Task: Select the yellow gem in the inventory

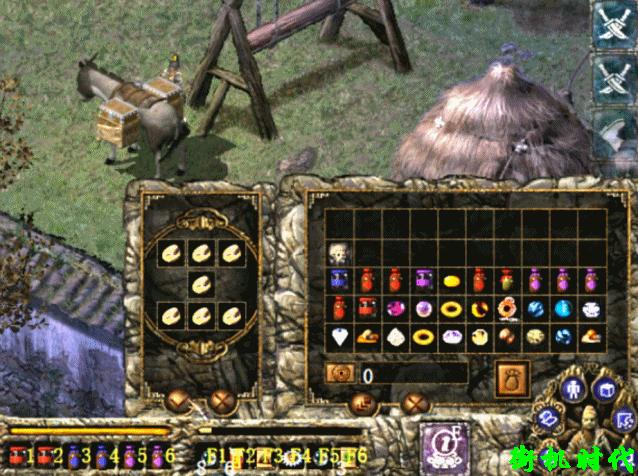Action: (452, 280)
